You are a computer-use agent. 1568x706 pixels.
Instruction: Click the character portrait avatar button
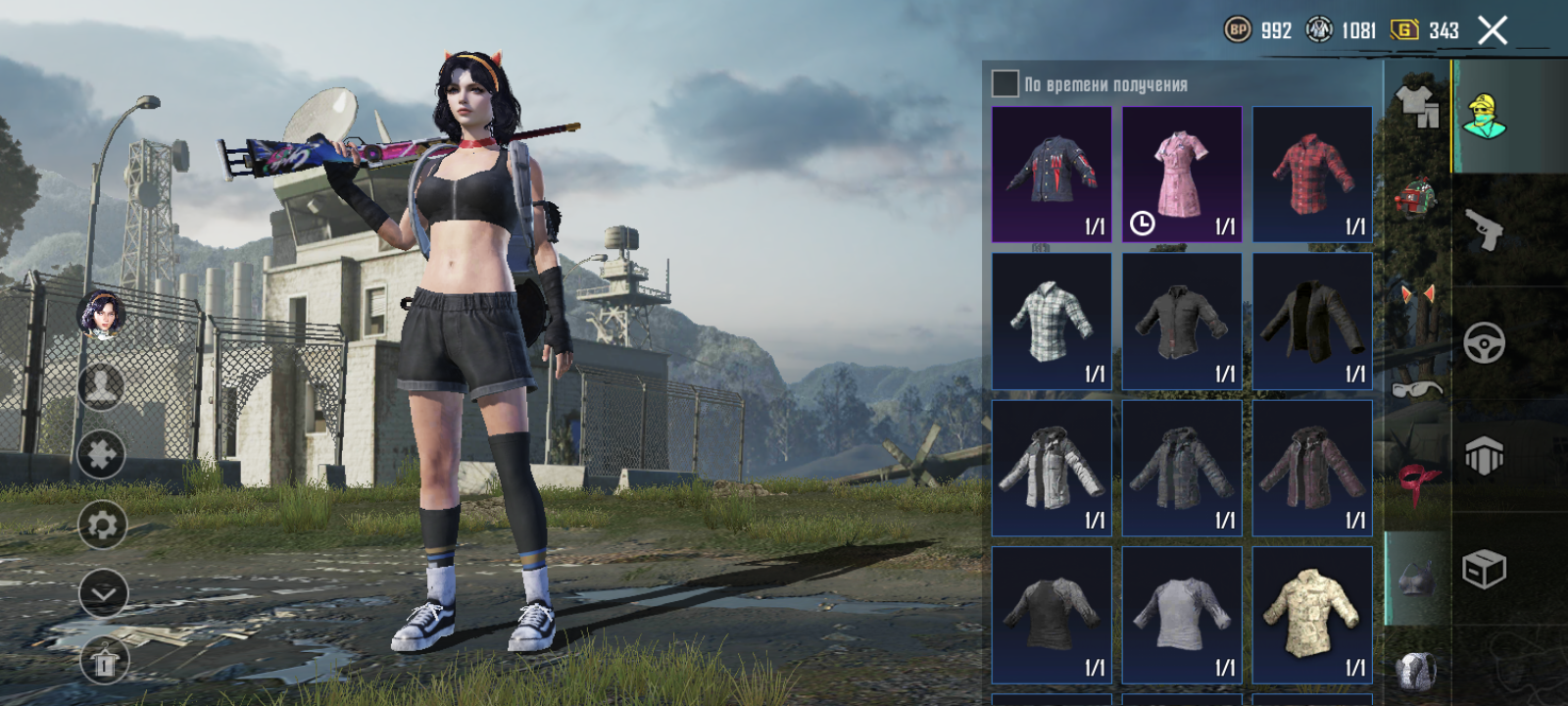pos(101,314)
